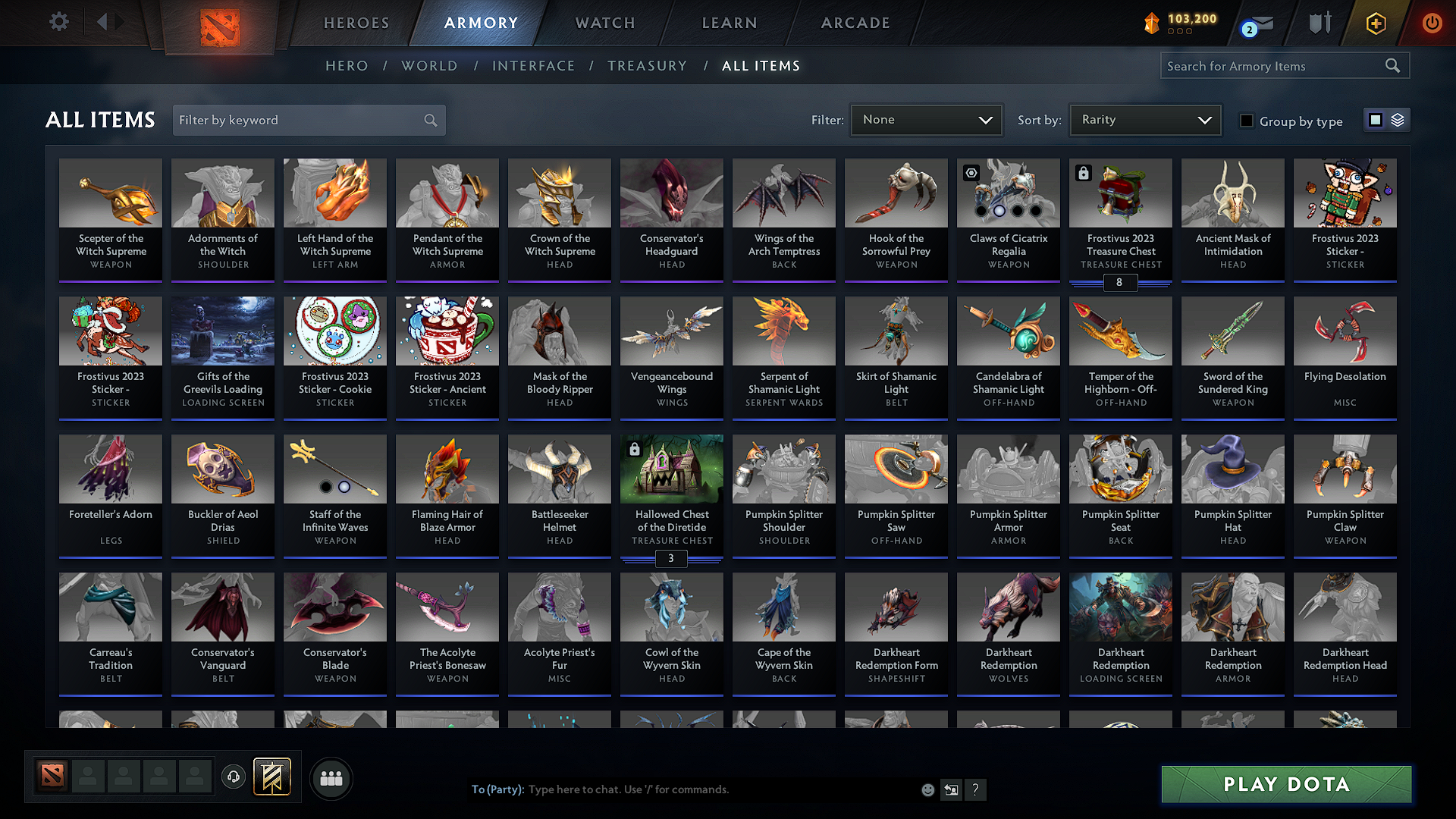Open the settings gear menu
The height and width of the screenshot is (819, 1456).
[x=58, y=22]
